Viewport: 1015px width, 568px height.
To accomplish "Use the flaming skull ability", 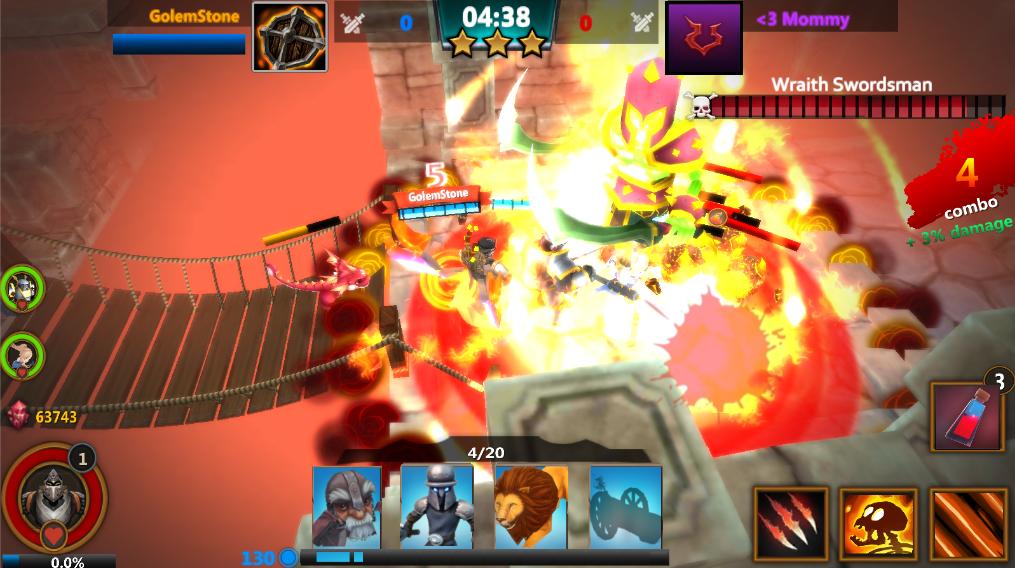I will (878, 523).
